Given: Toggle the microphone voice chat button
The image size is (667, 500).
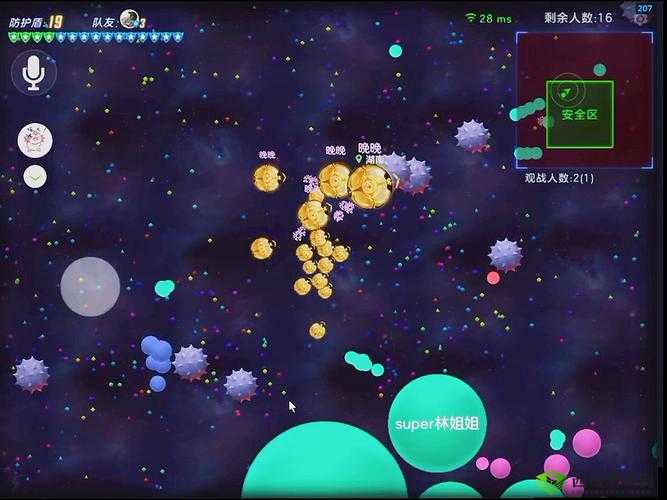Looking at the screenshot, I should coord(34,74).
